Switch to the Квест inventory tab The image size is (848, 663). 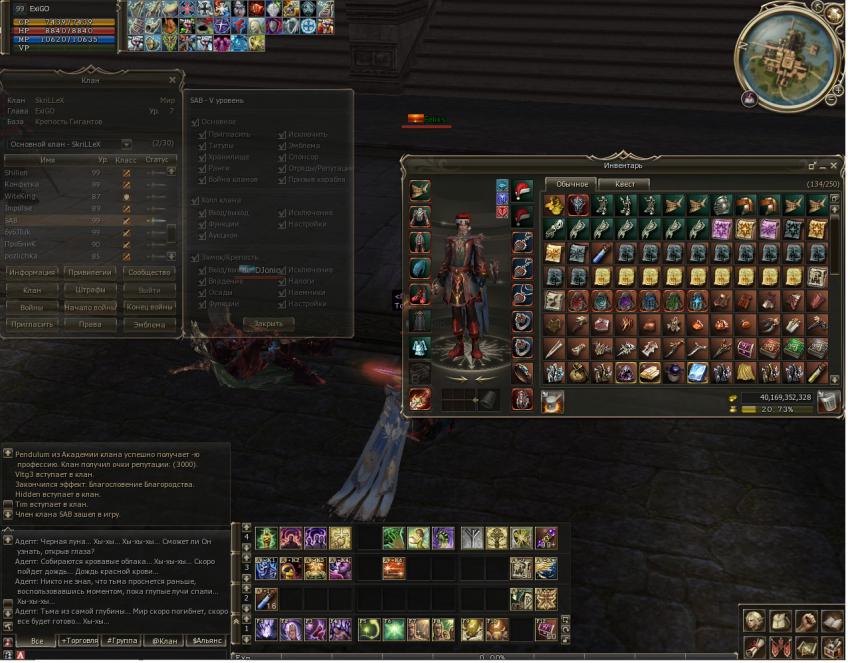[x=624, y=184]
